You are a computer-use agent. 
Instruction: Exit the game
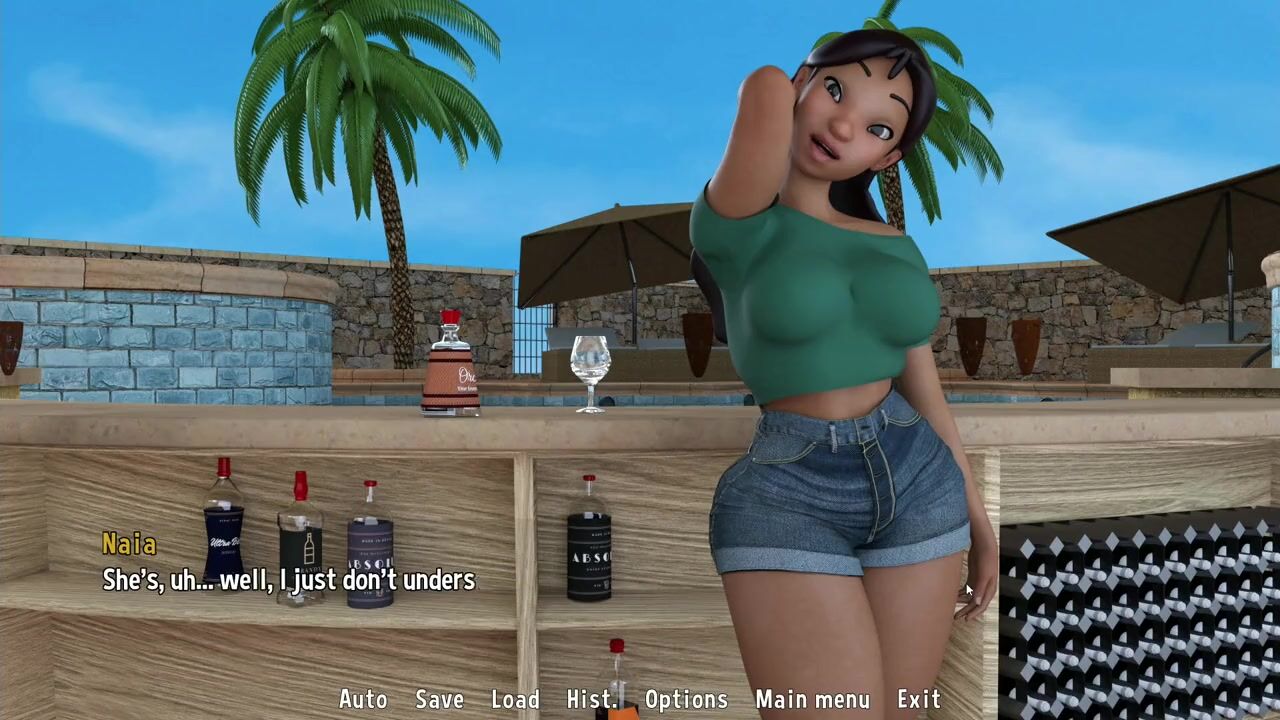918,700
